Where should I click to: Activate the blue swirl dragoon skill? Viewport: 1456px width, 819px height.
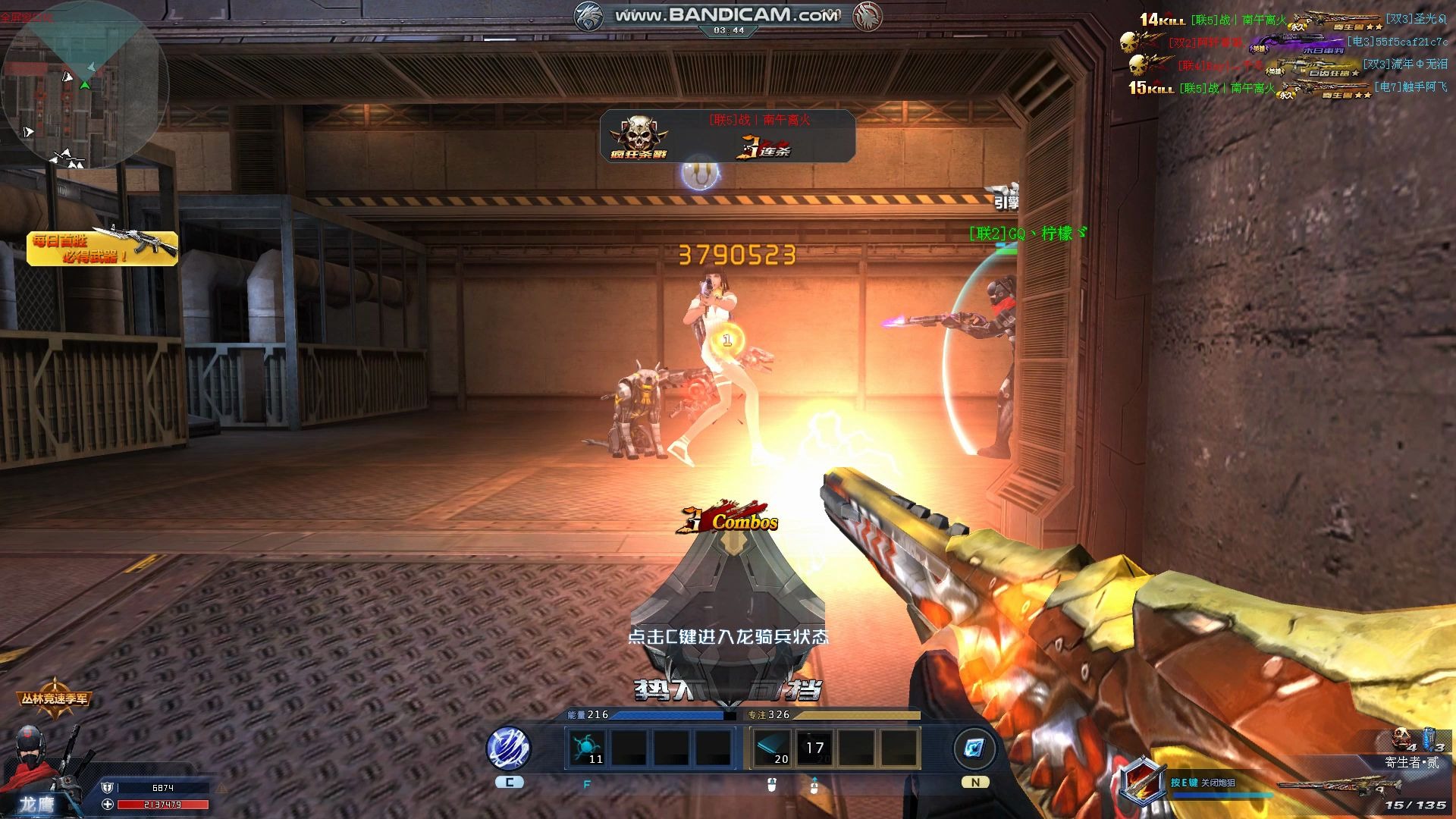509,748
